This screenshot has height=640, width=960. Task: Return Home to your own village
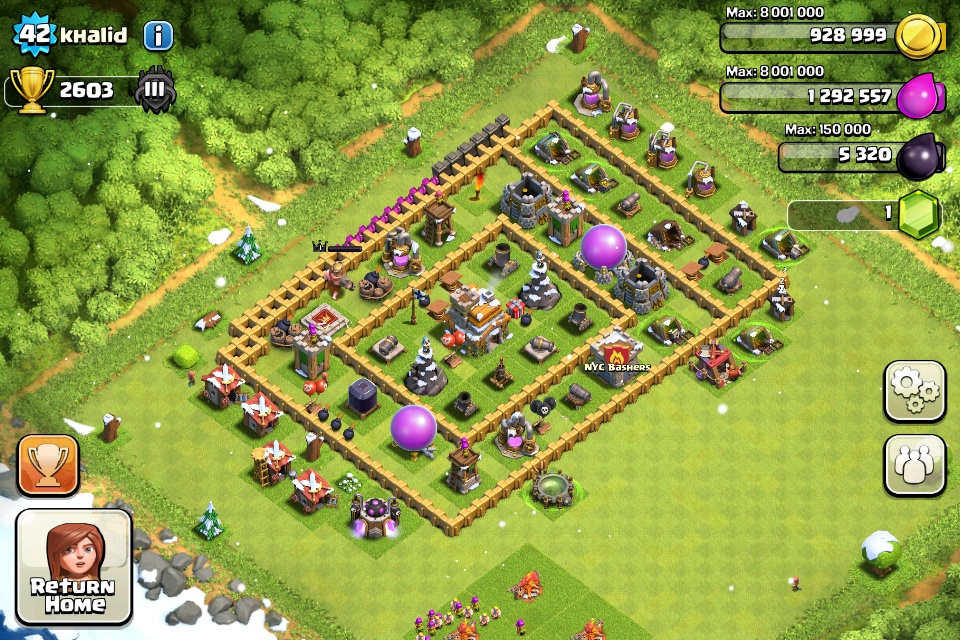point(74,567)
